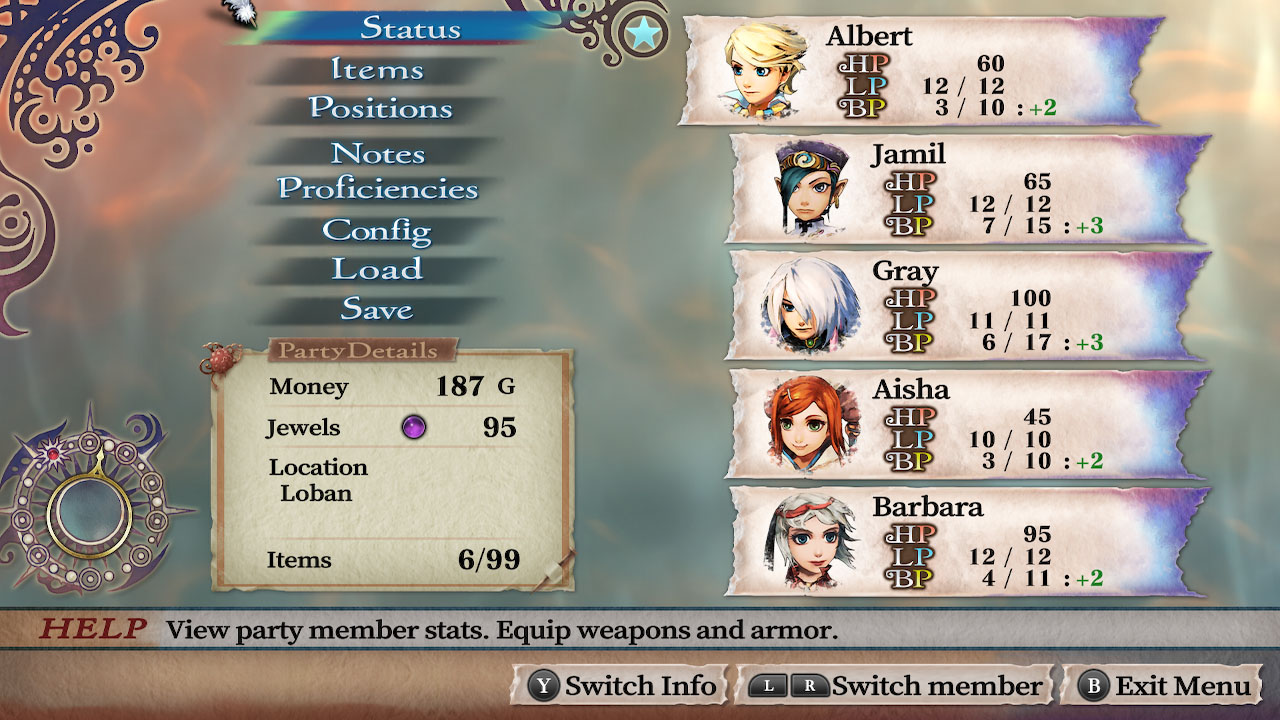
Task: Open the Config menu entry
Action: (x=377, y=231)
